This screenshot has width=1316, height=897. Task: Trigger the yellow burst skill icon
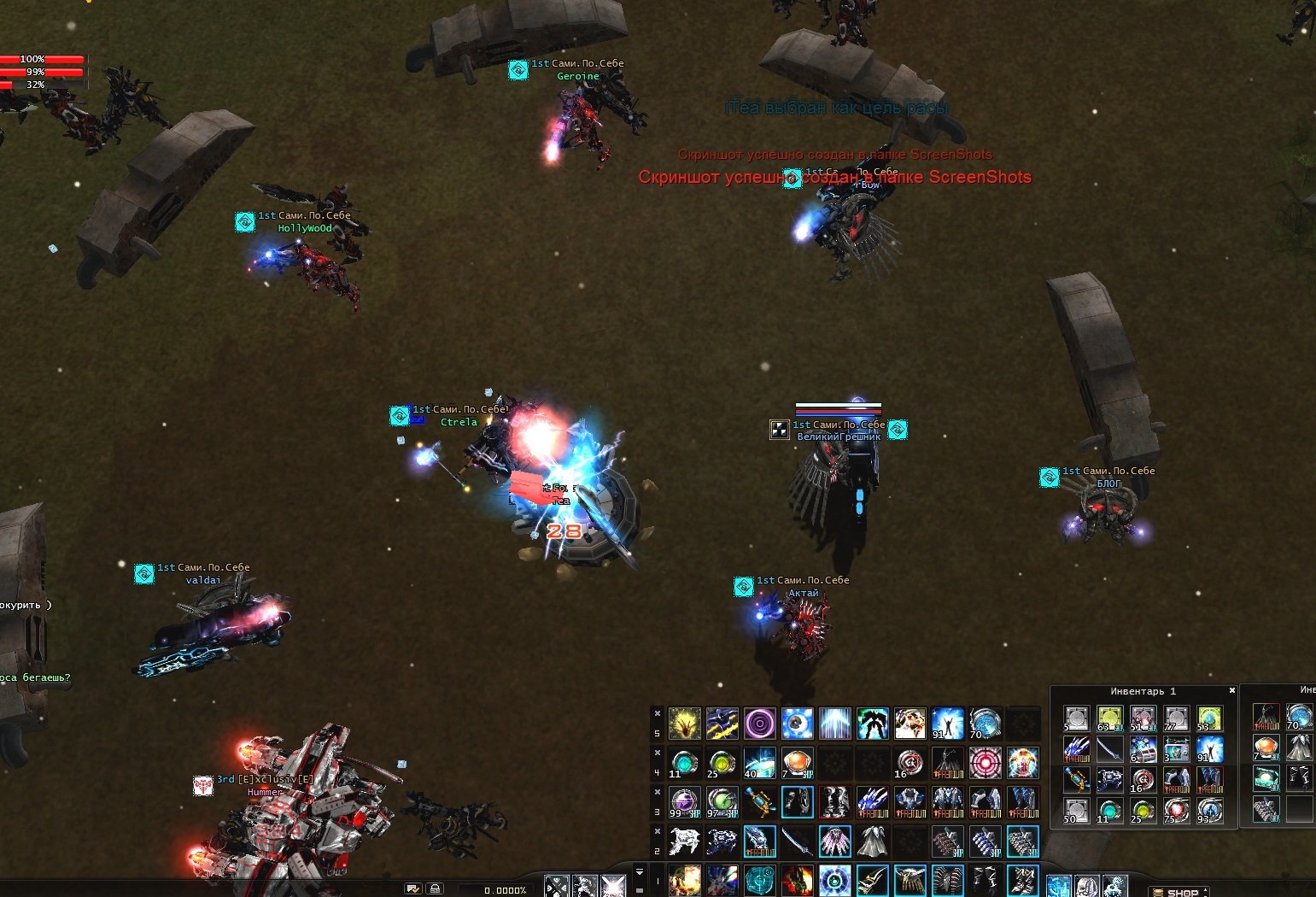click(684, 724)
